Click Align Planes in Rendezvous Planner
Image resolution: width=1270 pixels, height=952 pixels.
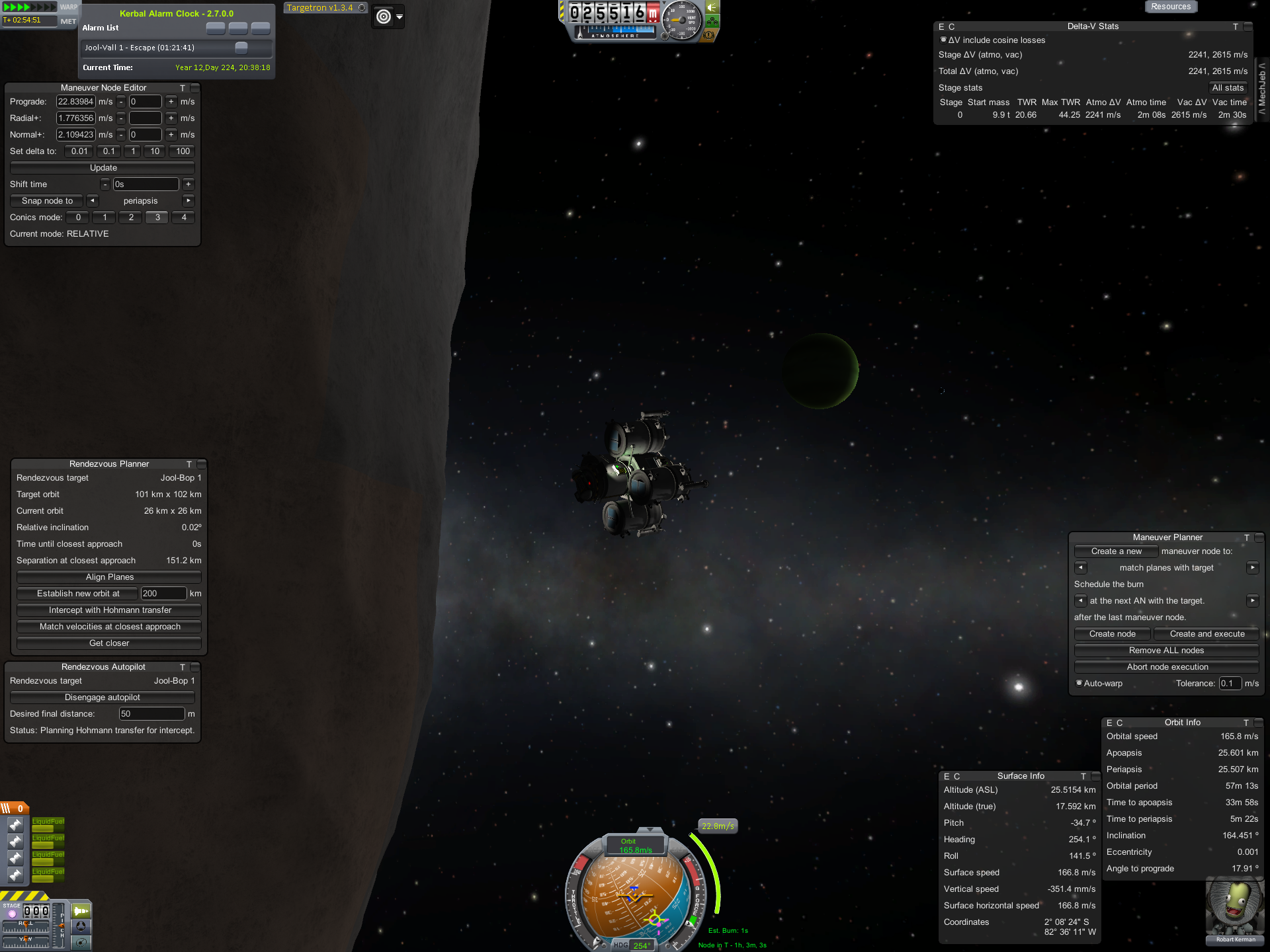pos(109,577)
